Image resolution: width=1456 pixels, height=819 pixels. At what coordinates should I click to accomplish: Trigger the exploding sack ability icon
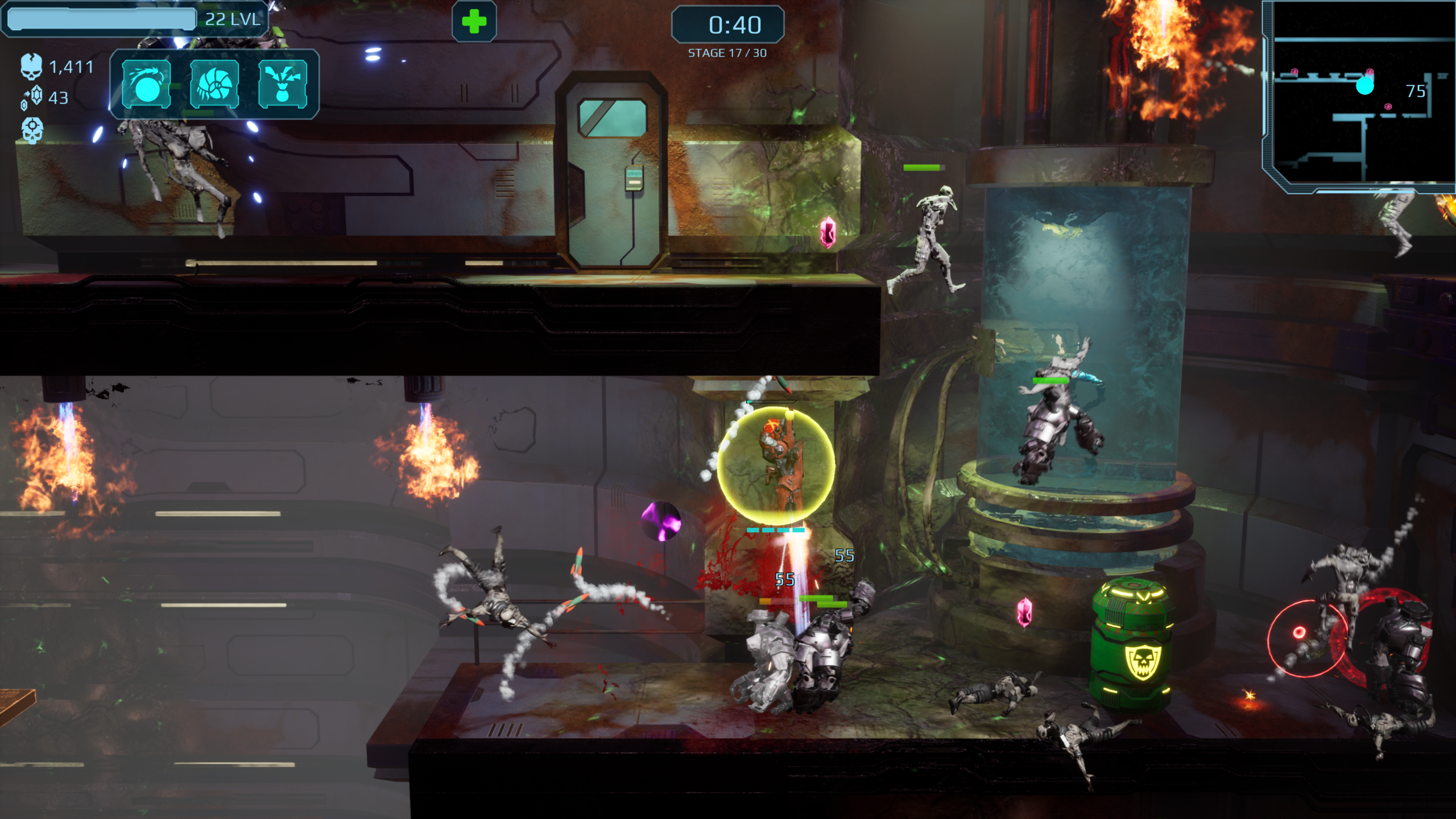coord(283,84)
